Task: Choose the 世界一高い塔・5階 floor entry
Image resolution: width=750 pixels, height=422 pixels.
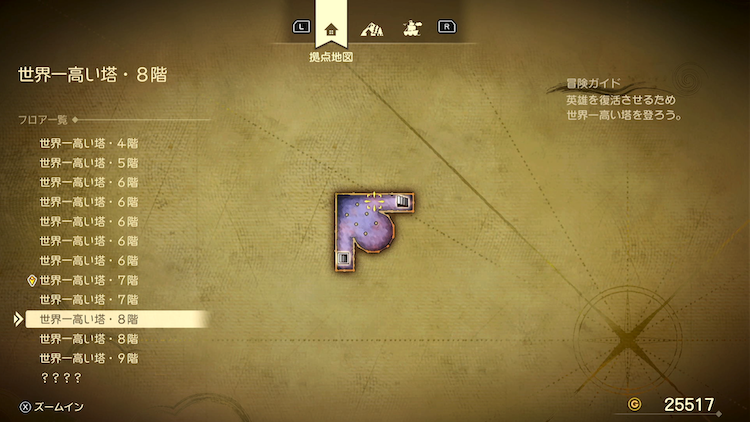Action: tap(89, 163)
